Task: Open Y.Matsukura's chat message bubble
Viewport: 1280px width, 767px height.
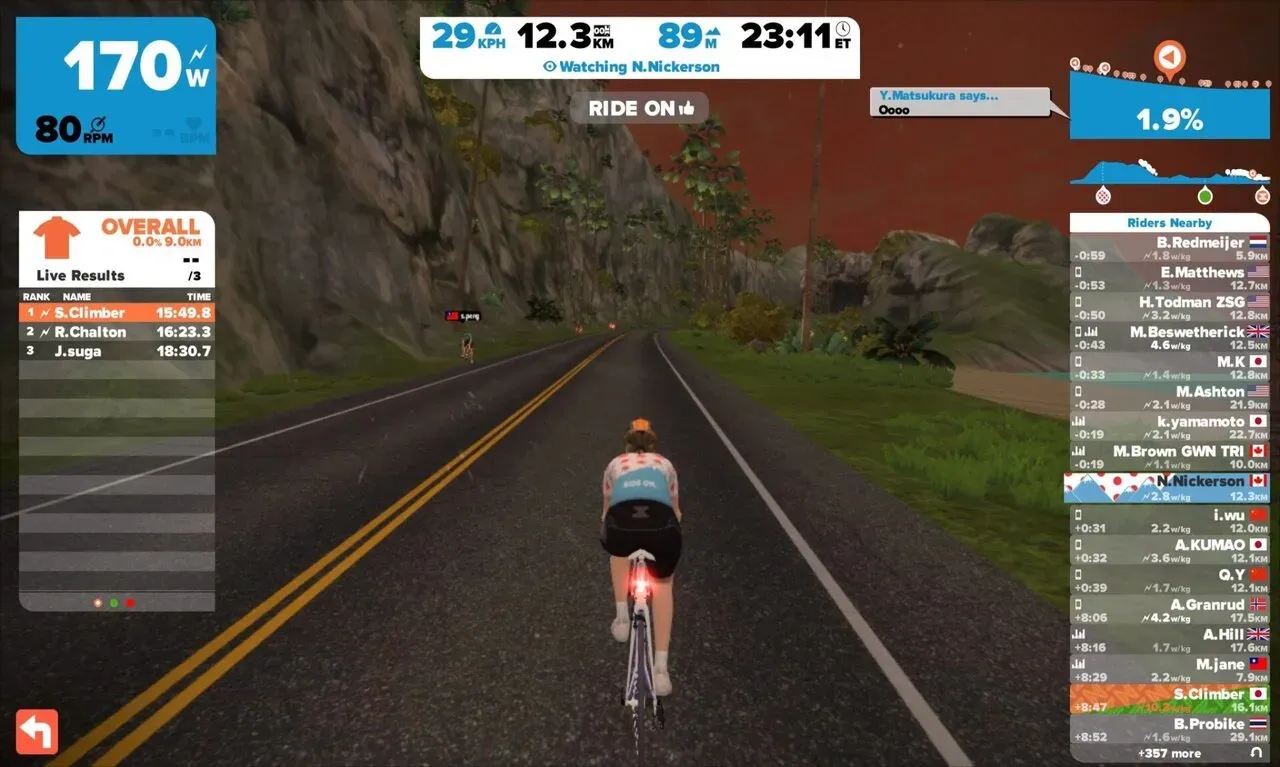Action: coord(960,103)
